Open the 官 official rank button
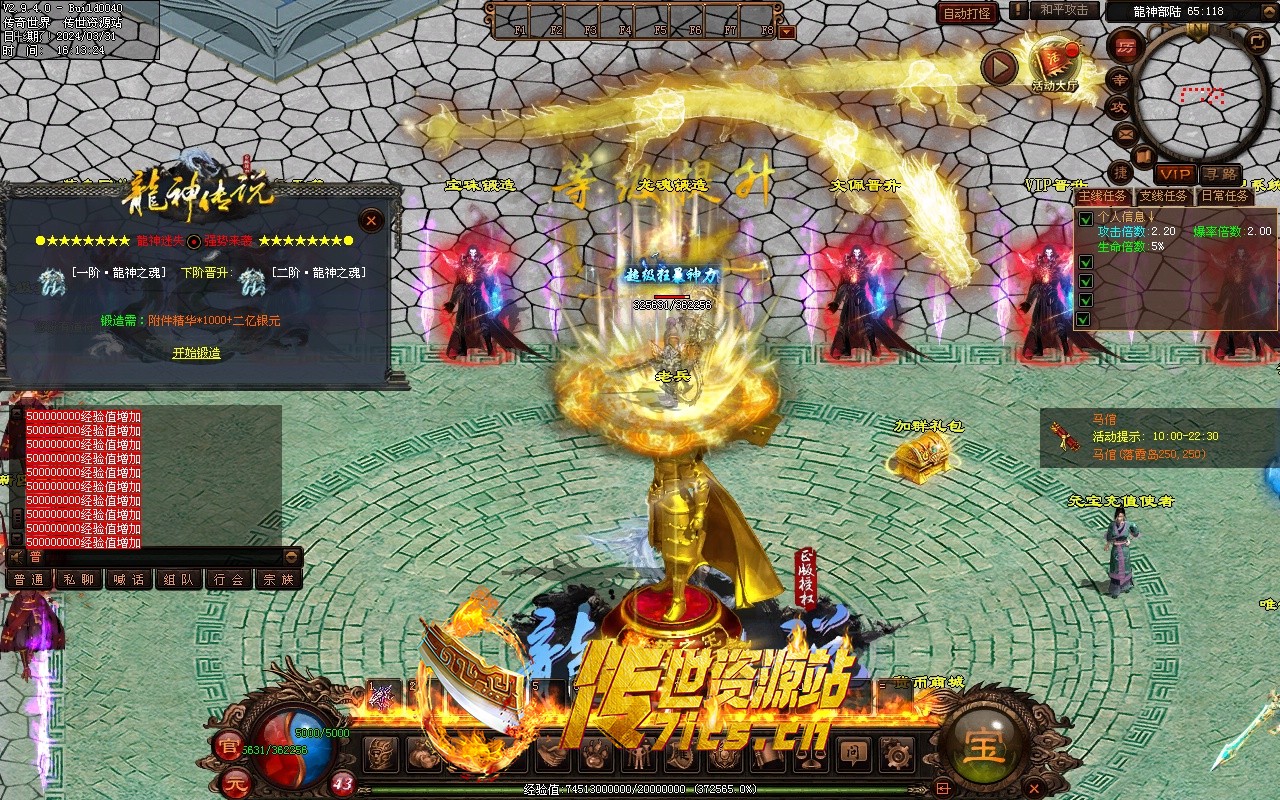The height and width of the screenshot is (800, 1280). [228, 746]
